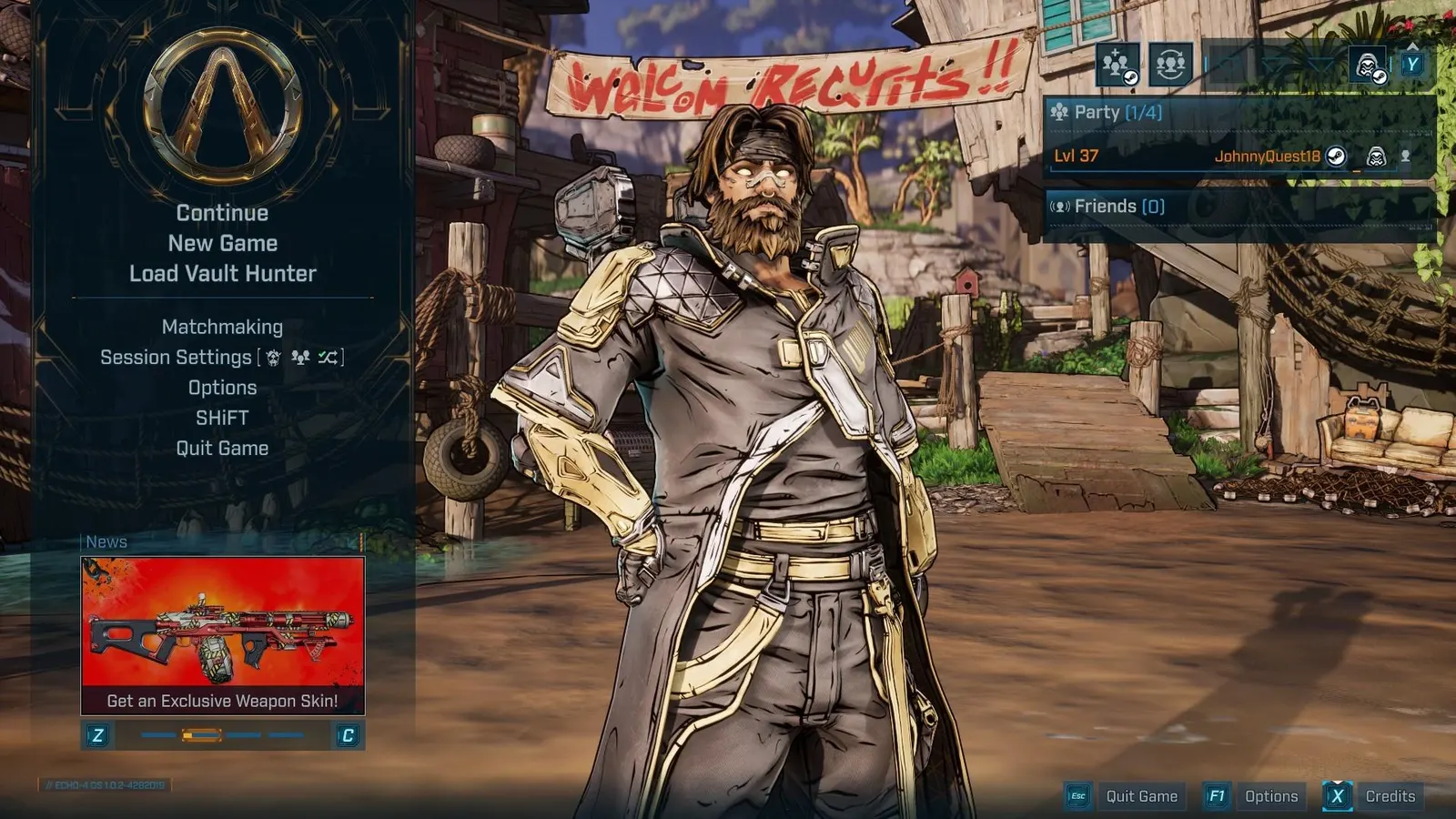This screenshot has width=1456, height=819.
Task: Collapse the top-right overlay with the up chevron
Action: coord(1413,47)
